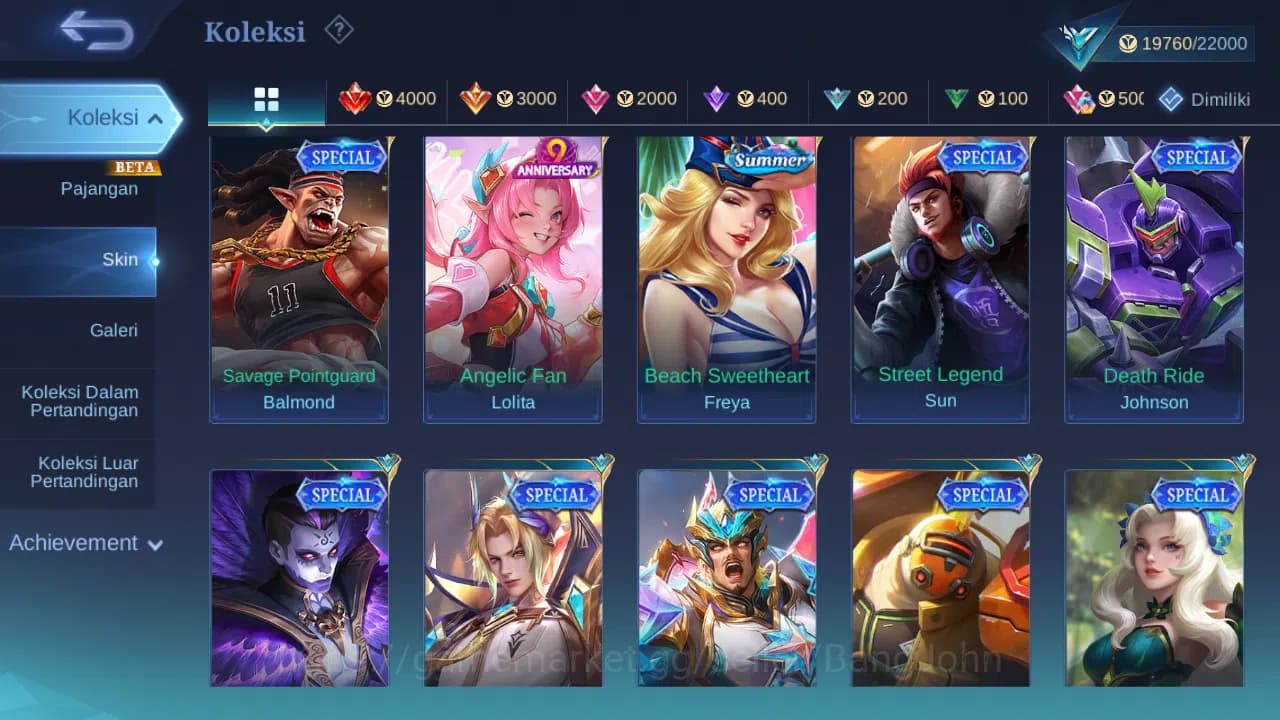Toggle the Dimiliki owned-skins filter
The image size is (1280, 720).
1204,98
